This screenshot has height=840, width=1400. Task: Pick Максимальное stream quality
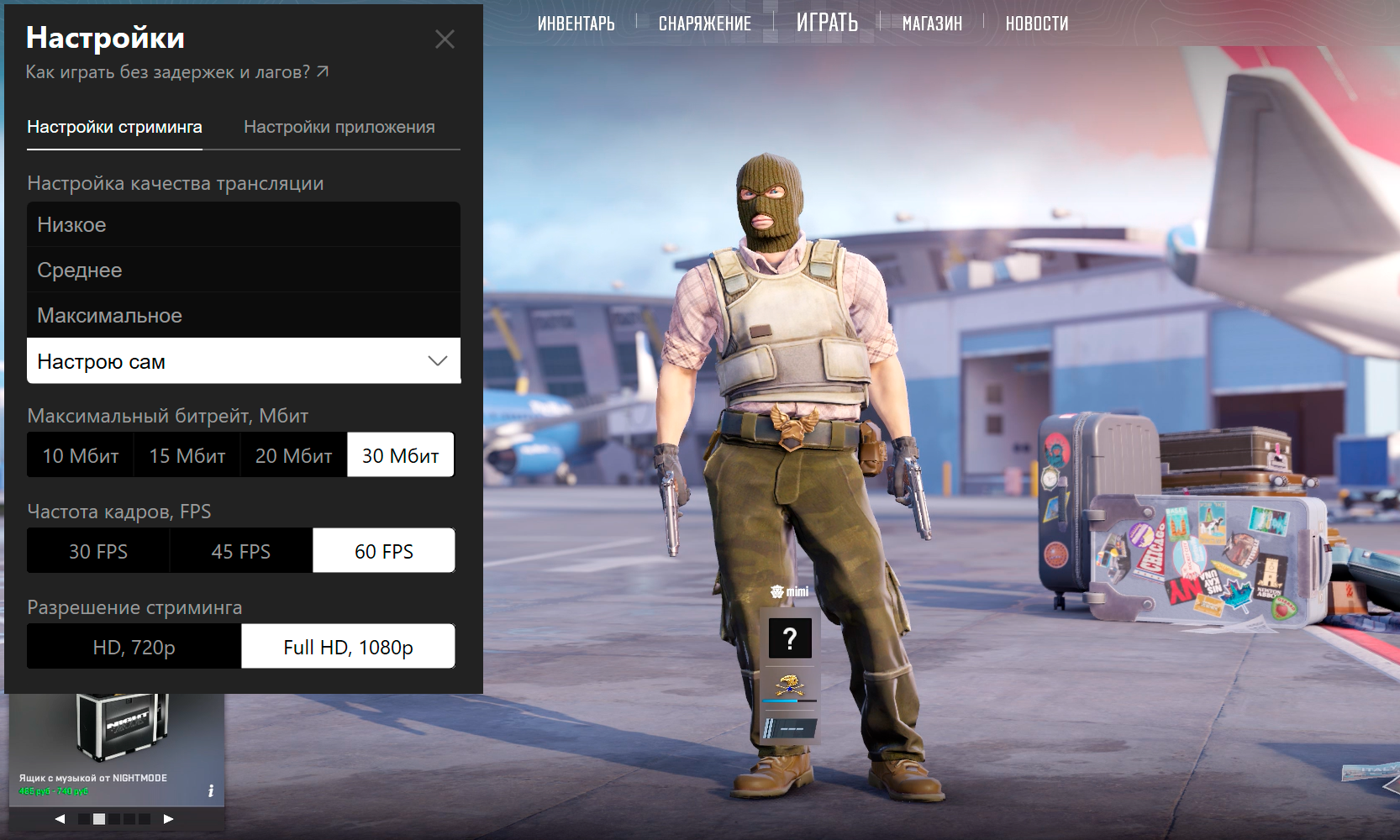point(243,316)
